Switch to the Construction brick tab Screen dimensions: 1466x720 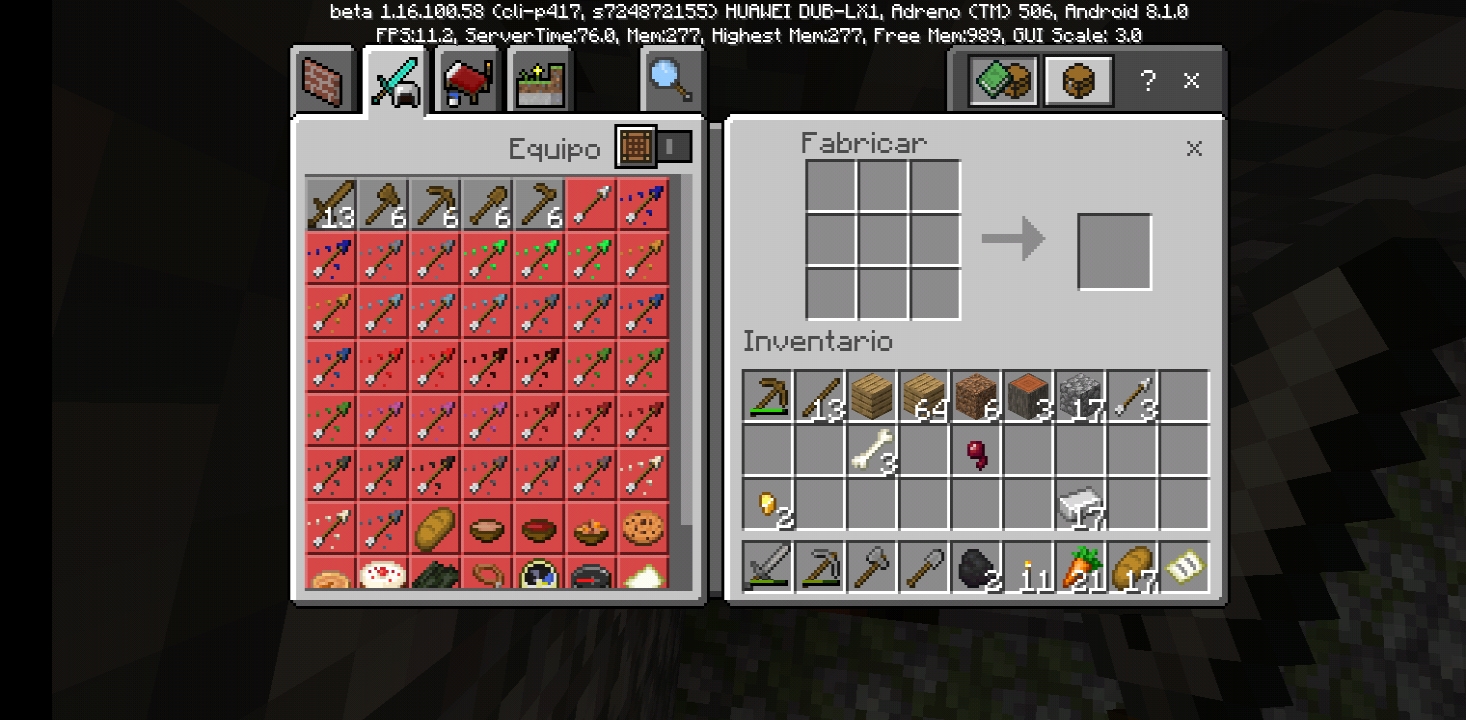pyautogui.click(x=326, y=81)
